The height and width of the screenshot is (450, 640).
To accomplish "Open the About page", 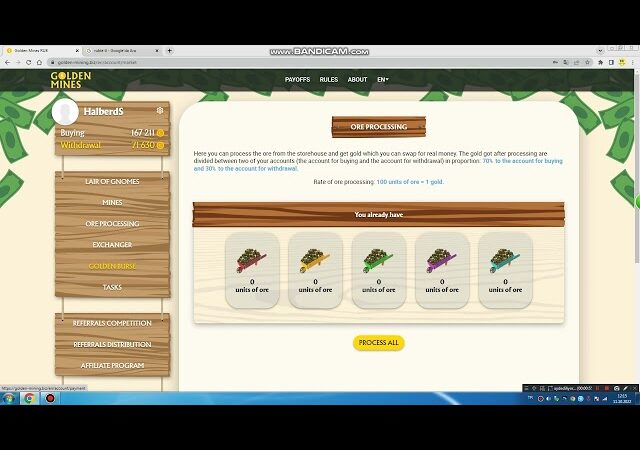I will (357, 80).
